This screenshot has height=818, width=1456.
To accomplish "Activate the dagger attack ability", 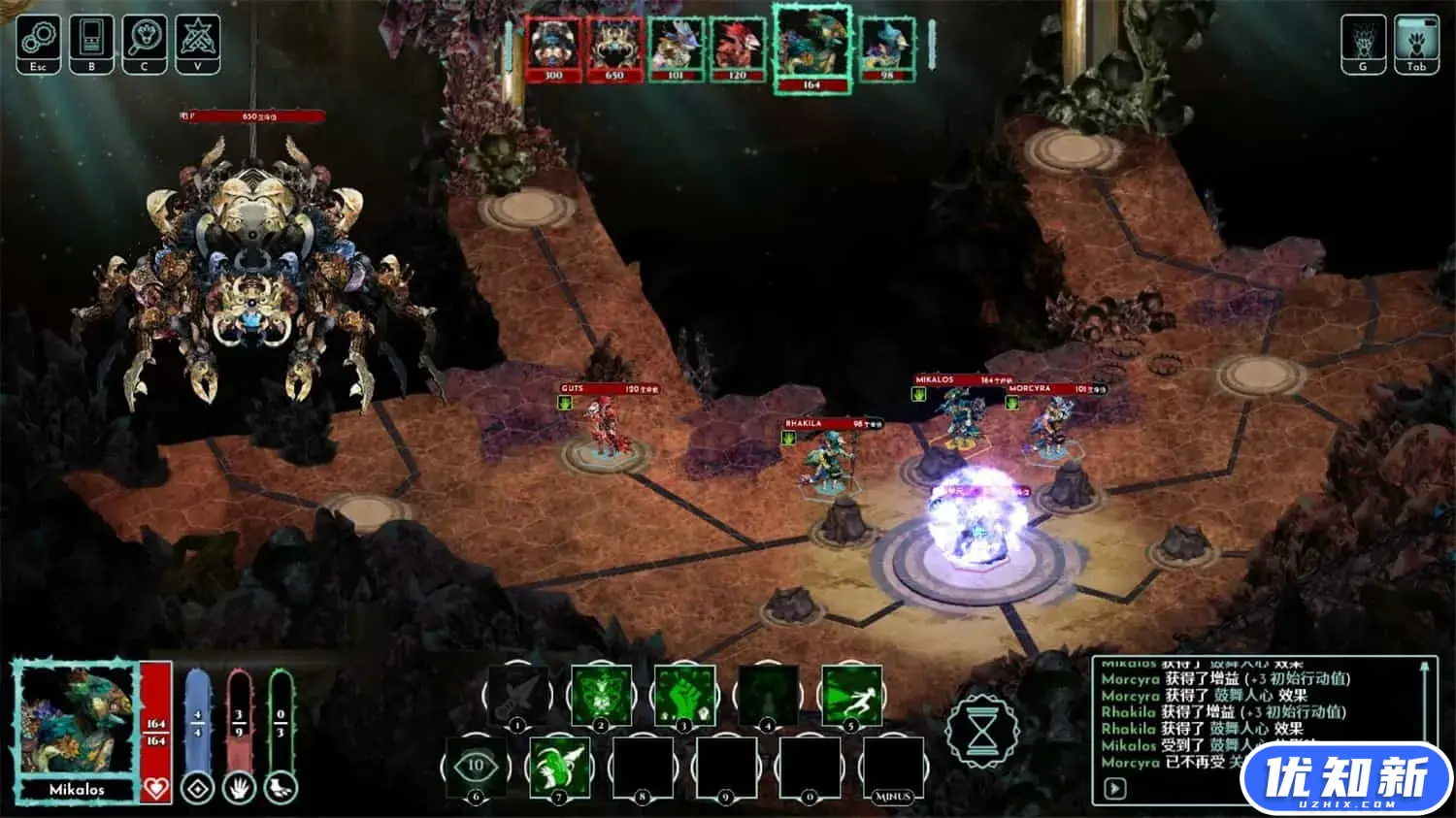I will click(517, 694).
